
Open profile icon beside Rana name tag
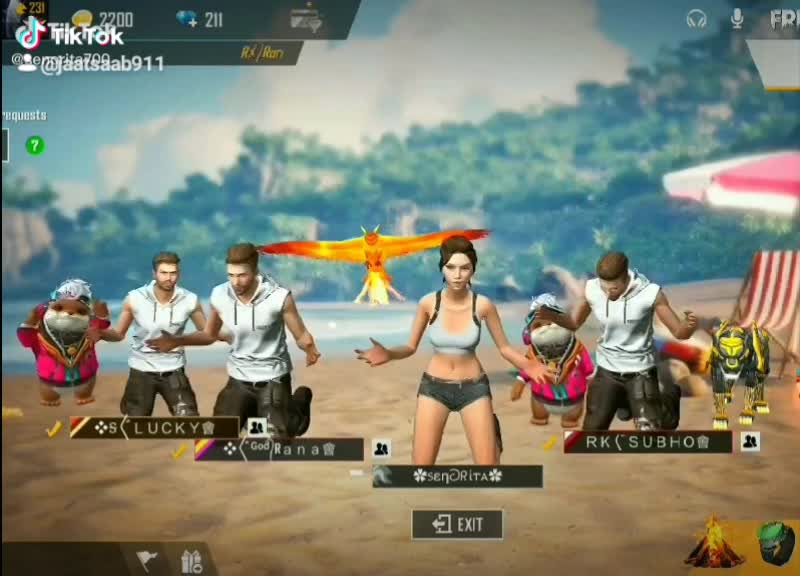pos(381,449)
